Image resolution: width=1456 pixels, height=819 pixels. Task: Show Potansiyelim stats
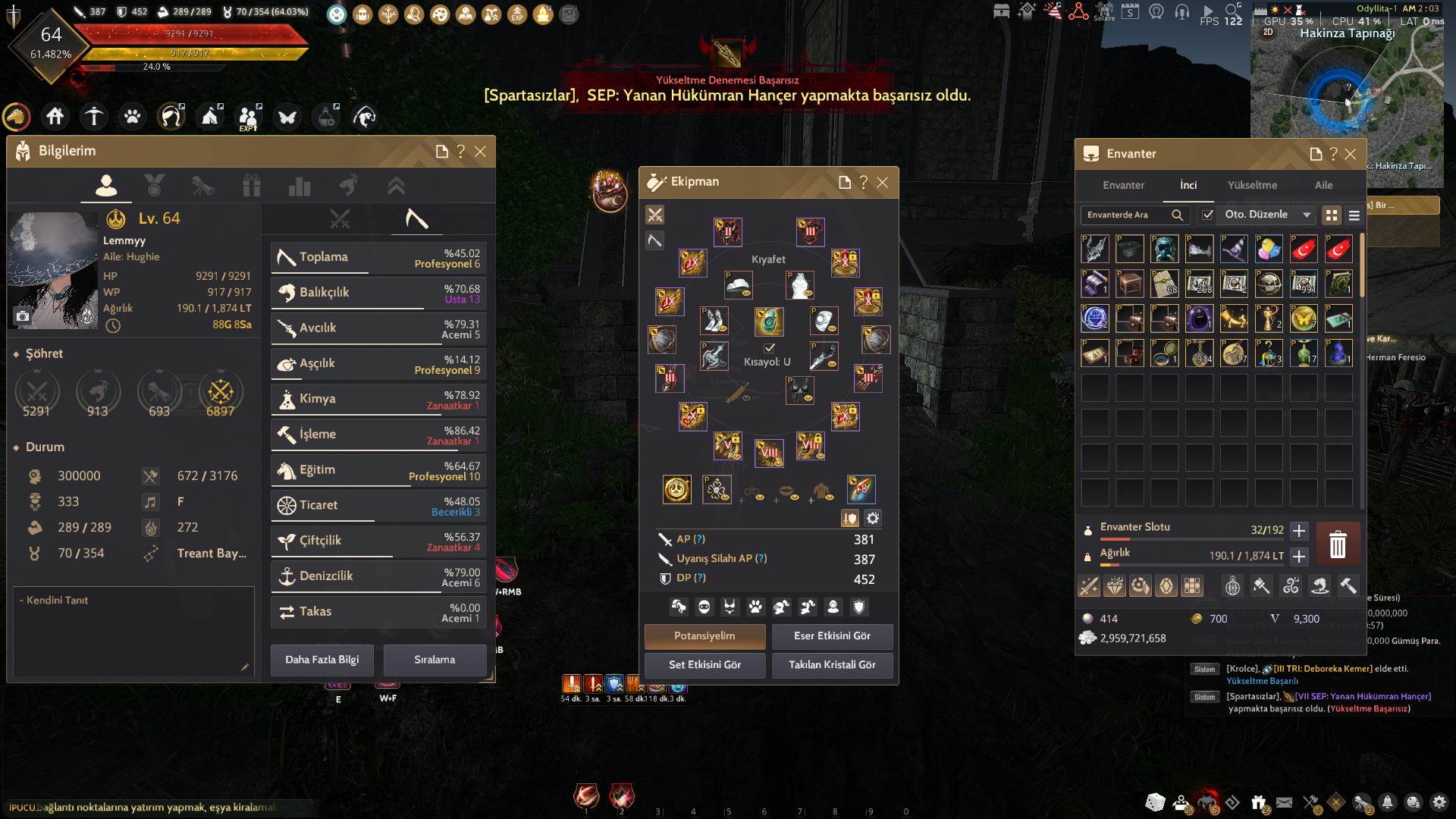click(704, 636)
